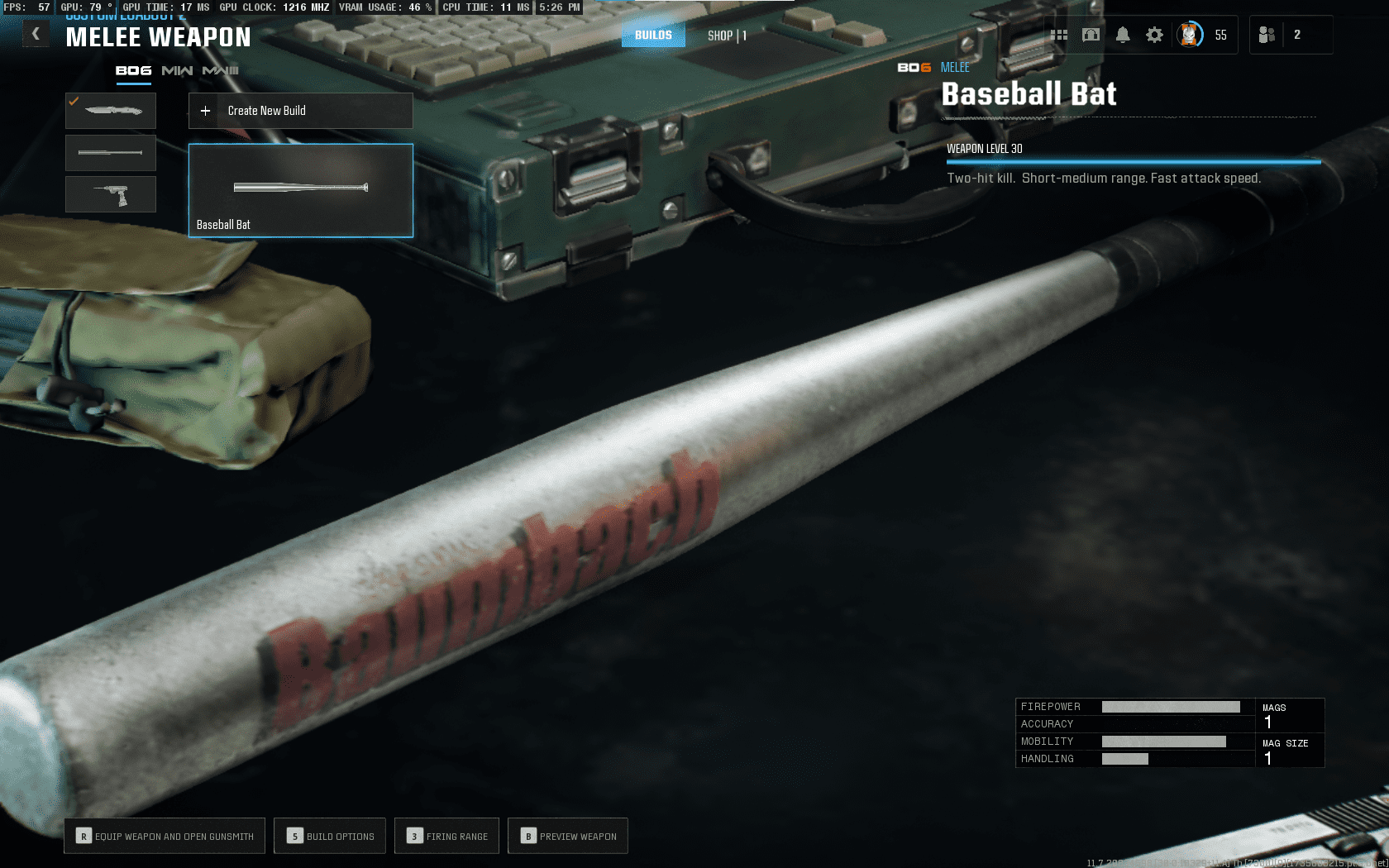The height and width of the screenshot is (868, 1389).
Task: Switch to the MWIII weapons tab
Action: click(221, 71)
